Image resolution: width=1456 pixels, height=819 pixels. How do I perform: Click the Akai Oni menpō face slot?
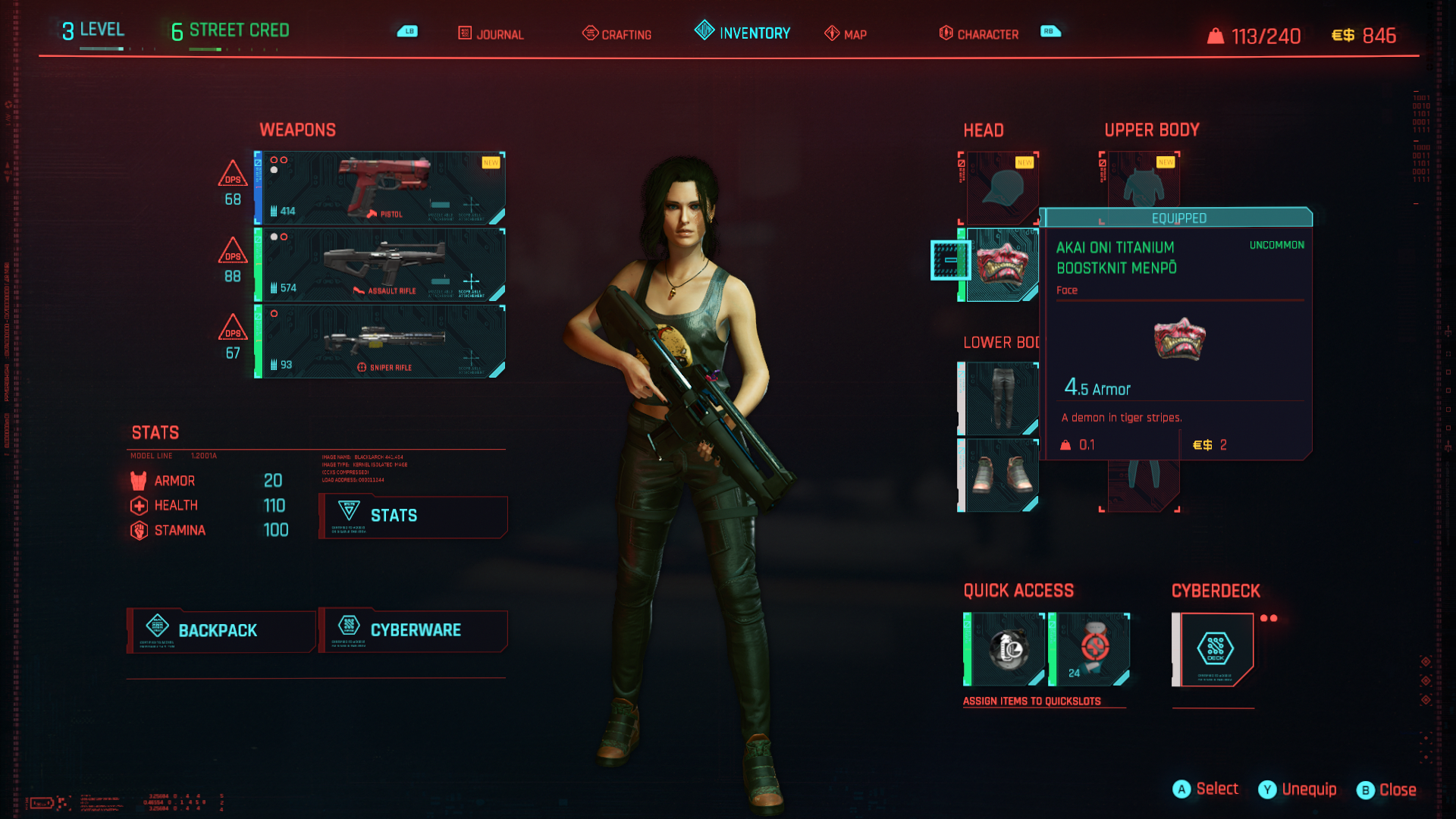point(1001,265)
